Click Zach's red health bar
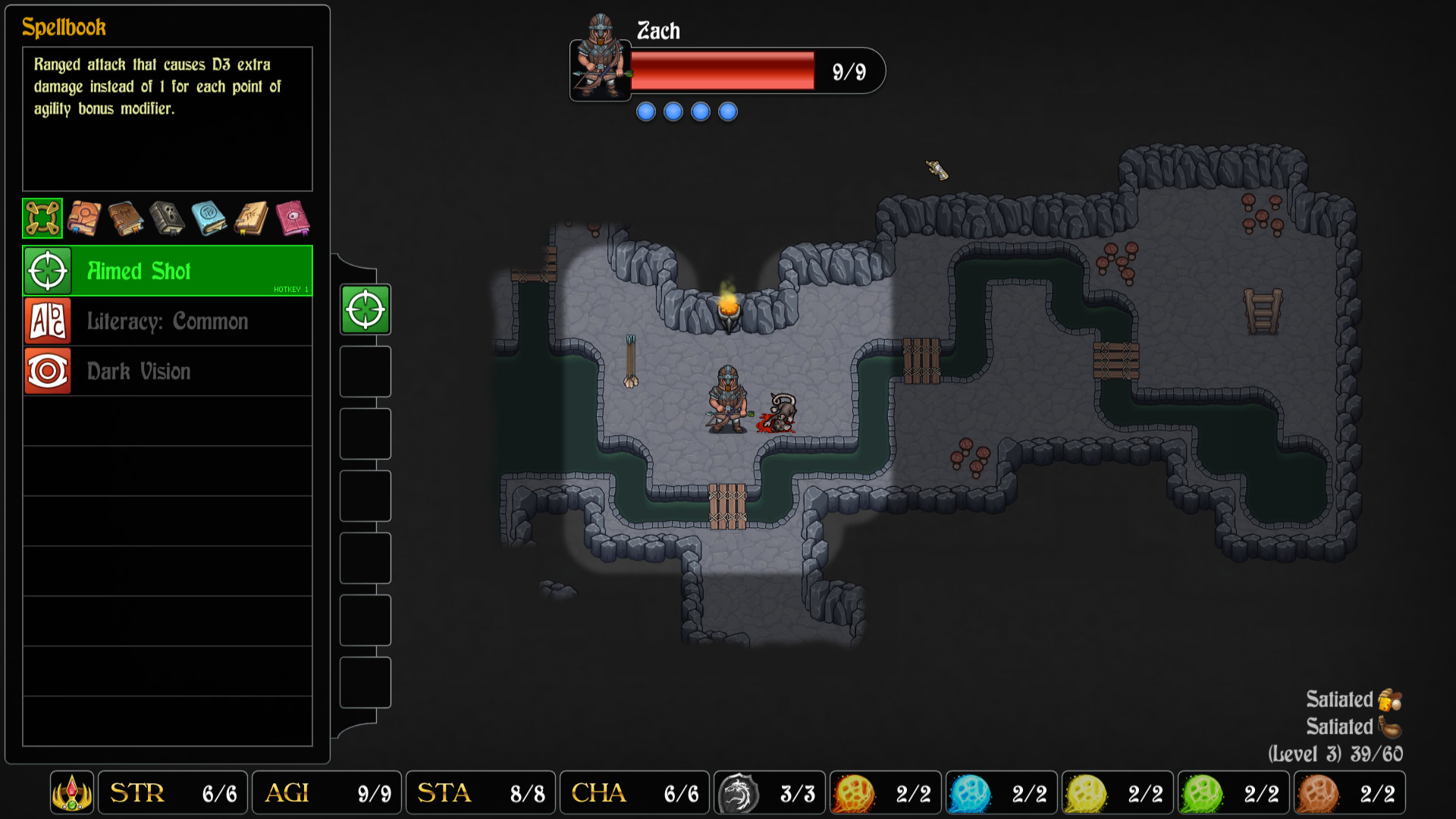Viewport: 1456px width, 819px height. (723, 69)
